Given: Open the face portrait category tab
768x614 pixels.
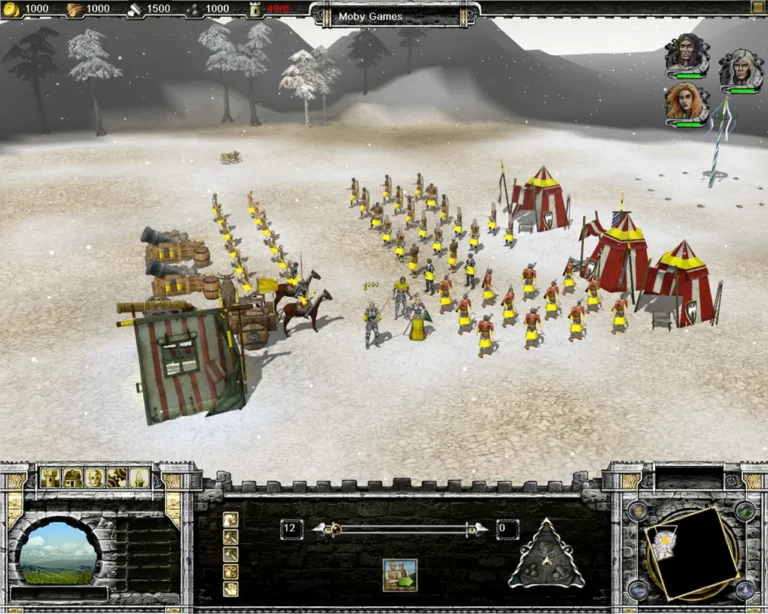Looking at the screenshot, I should pyautogui.click(x=94, y=477).
